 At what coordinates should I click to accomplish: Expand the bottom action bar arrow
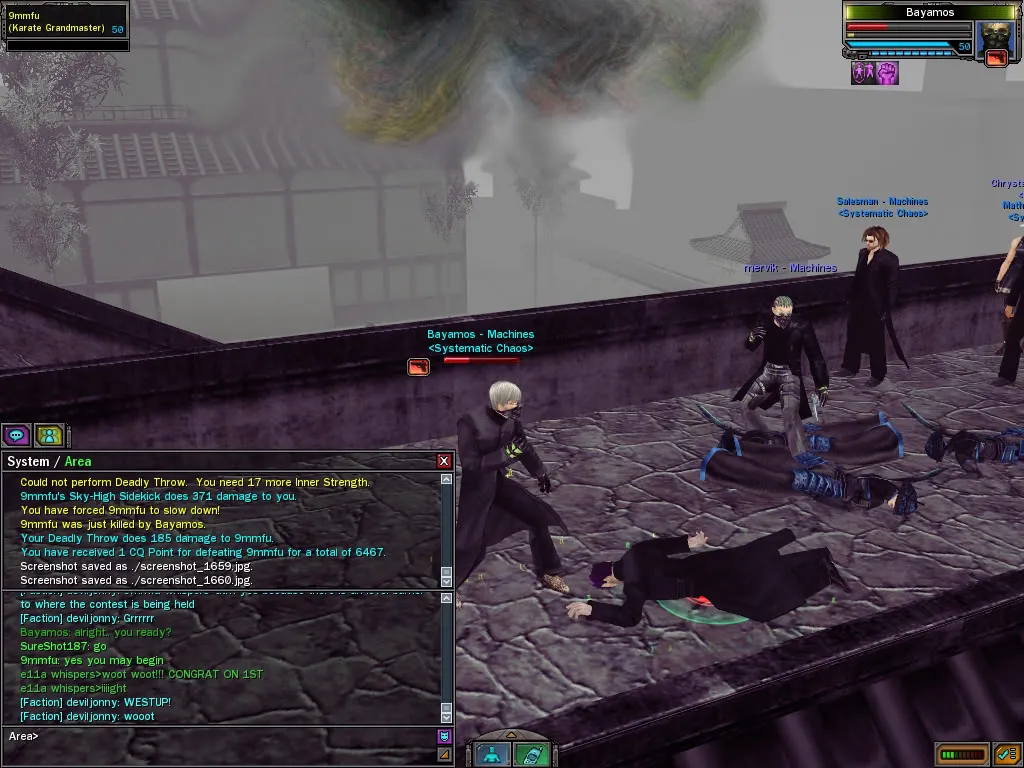[x=511, y=735]
